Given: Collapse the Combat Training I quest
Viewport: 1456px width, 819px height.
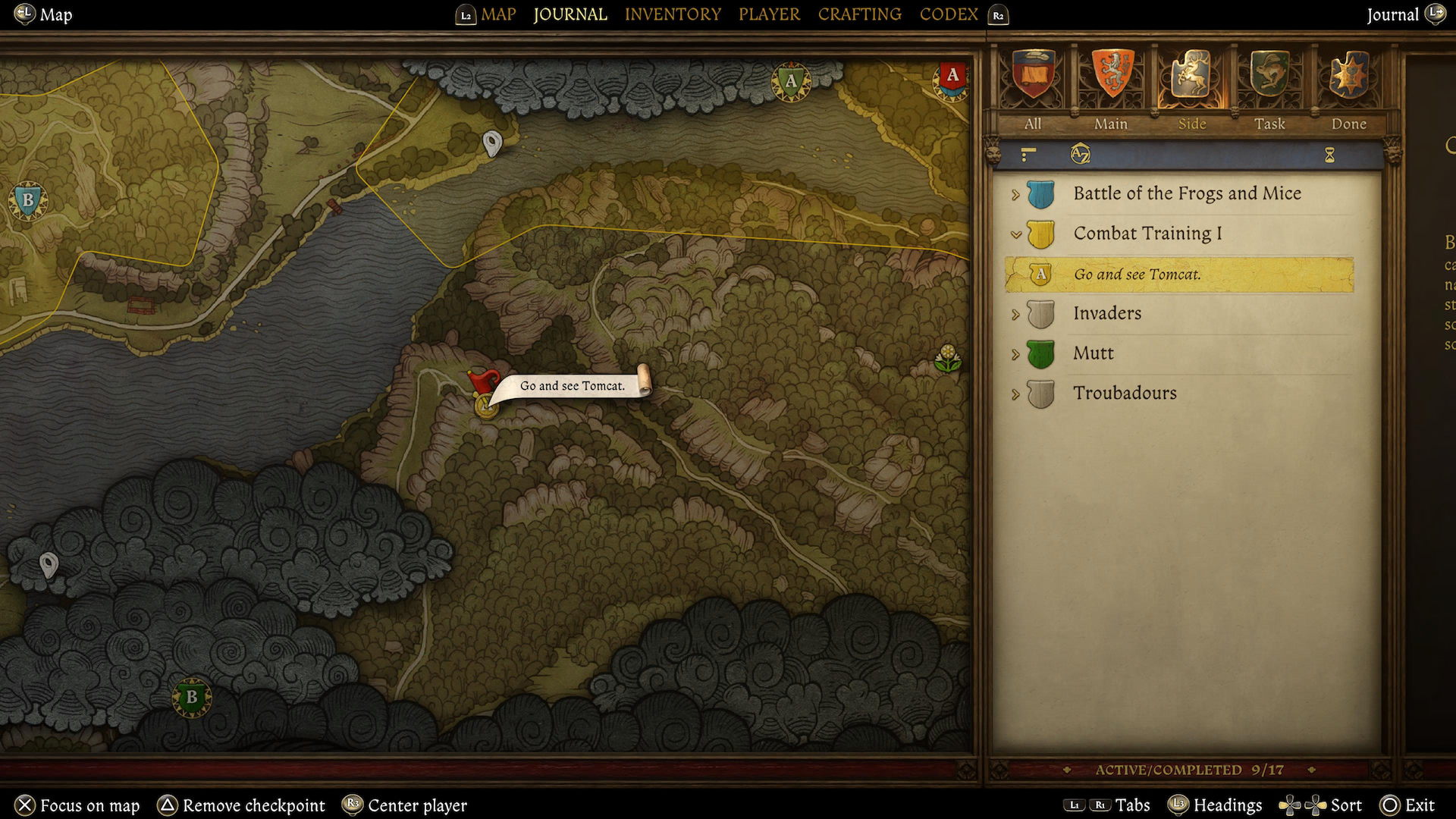Looking at the screenshot, I should tap(1015, 234).
